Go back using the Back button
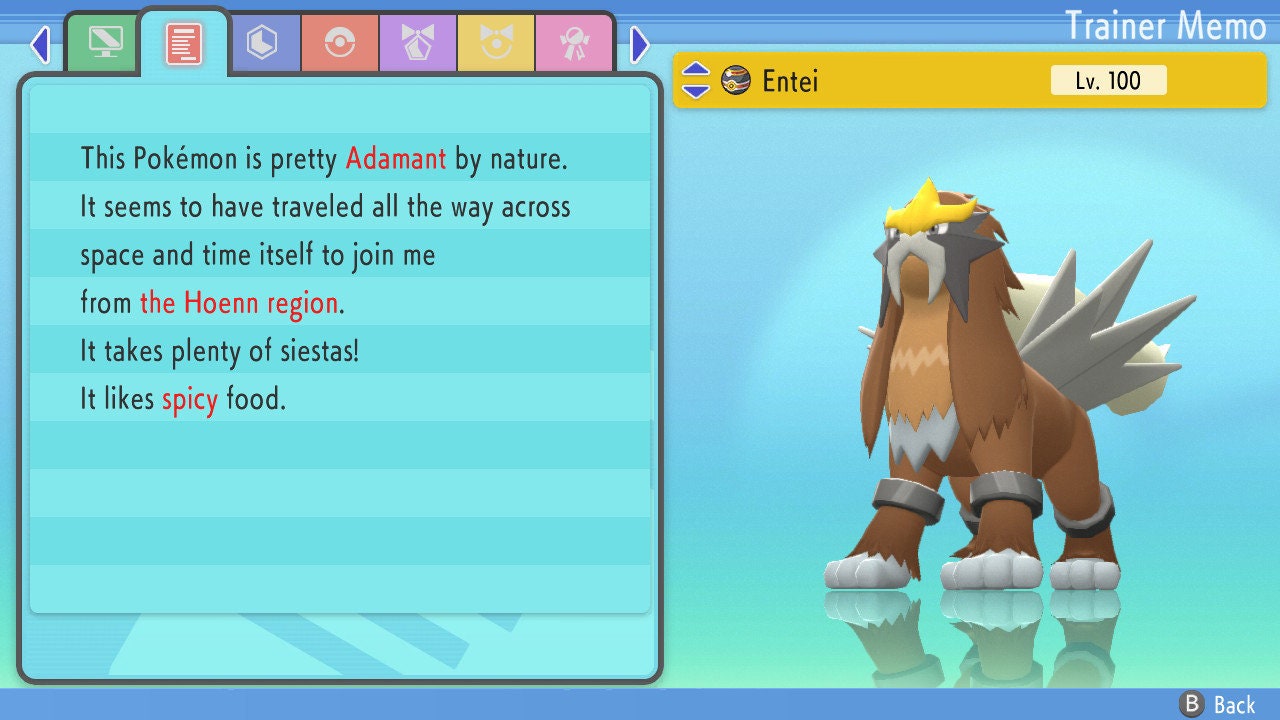The height and width of the screenshot is (720, 1280). pyautogui.click(x=1217, y=704)
